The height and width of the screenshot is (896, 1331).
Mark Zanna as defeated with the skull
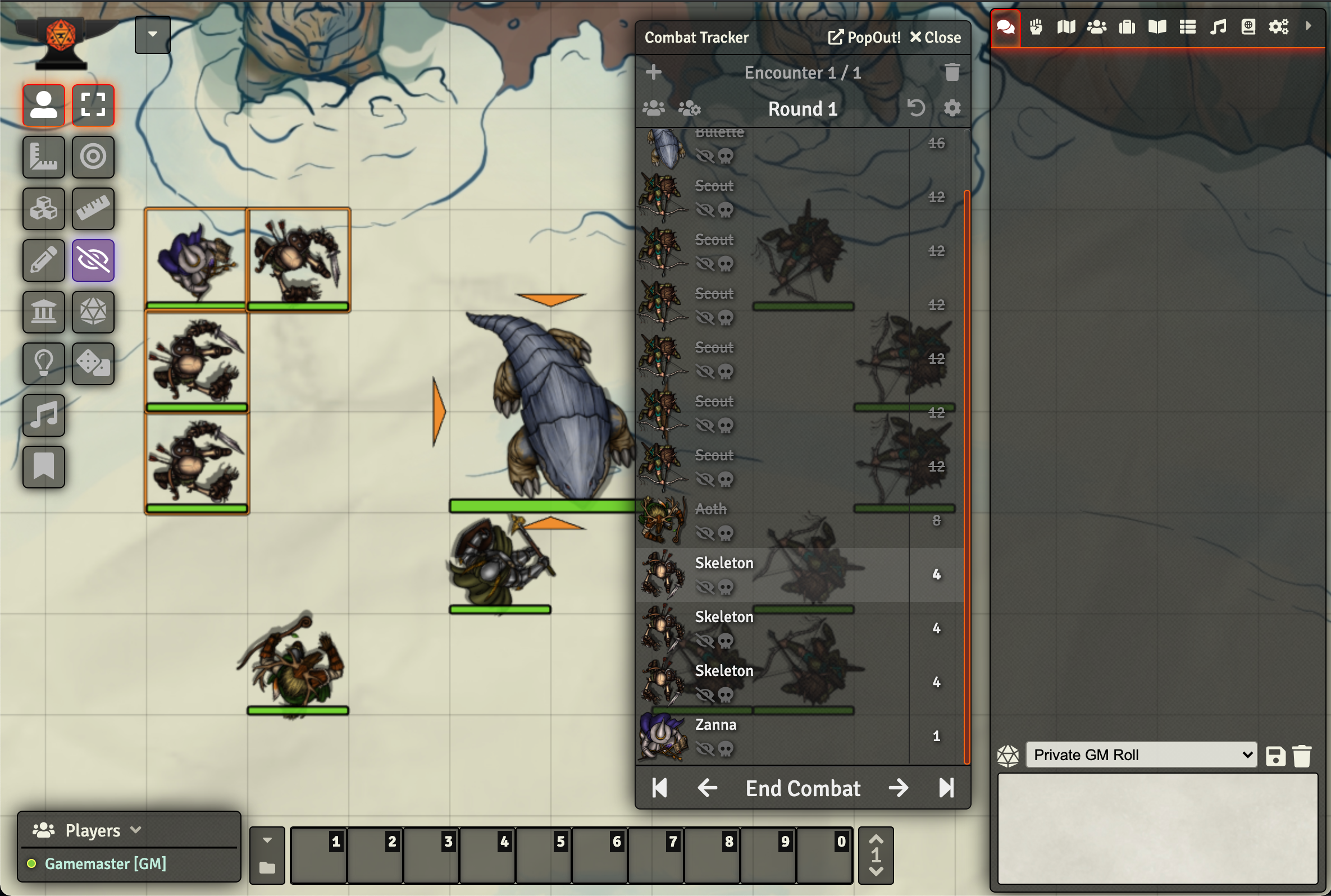[727, 748]
